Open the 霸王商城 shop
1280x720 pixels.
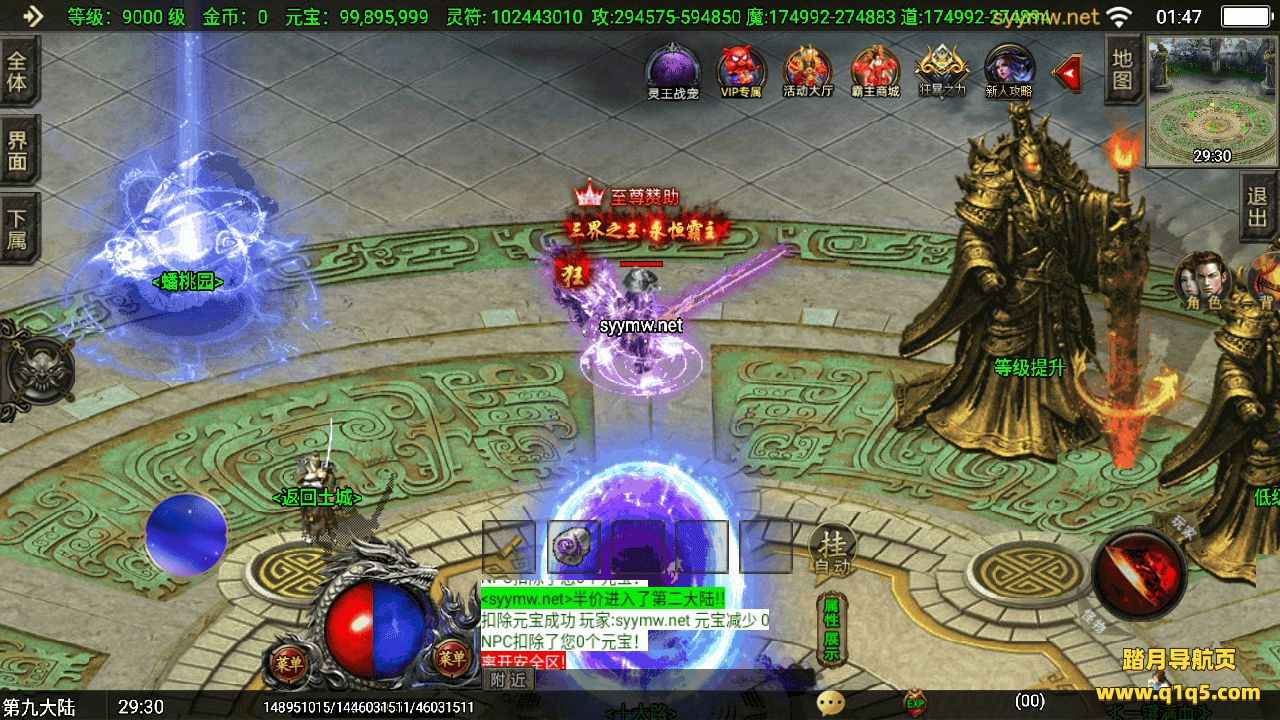coord(875,68)
